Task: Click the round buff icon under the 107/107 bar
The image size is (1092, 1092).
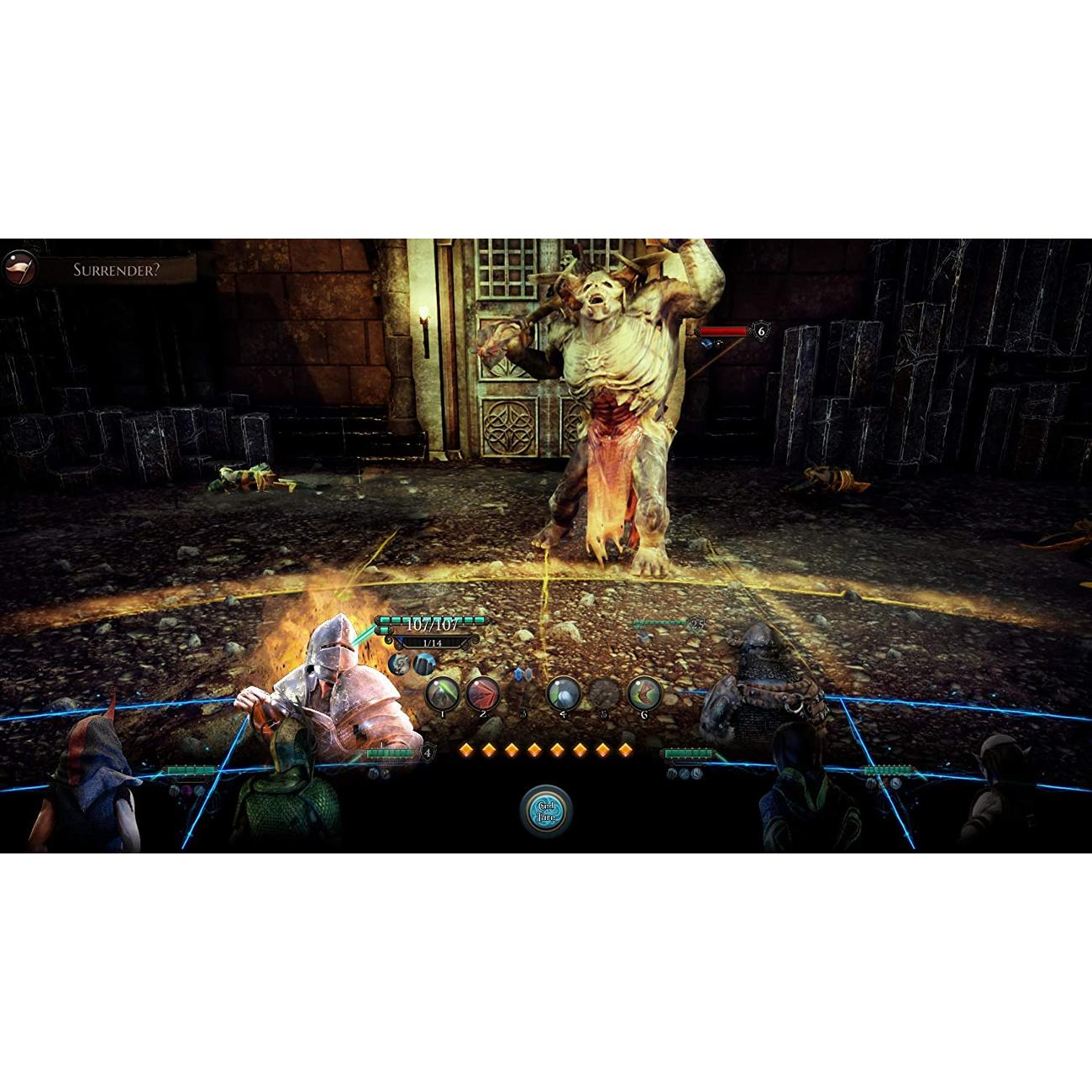Action: (397, 663)
